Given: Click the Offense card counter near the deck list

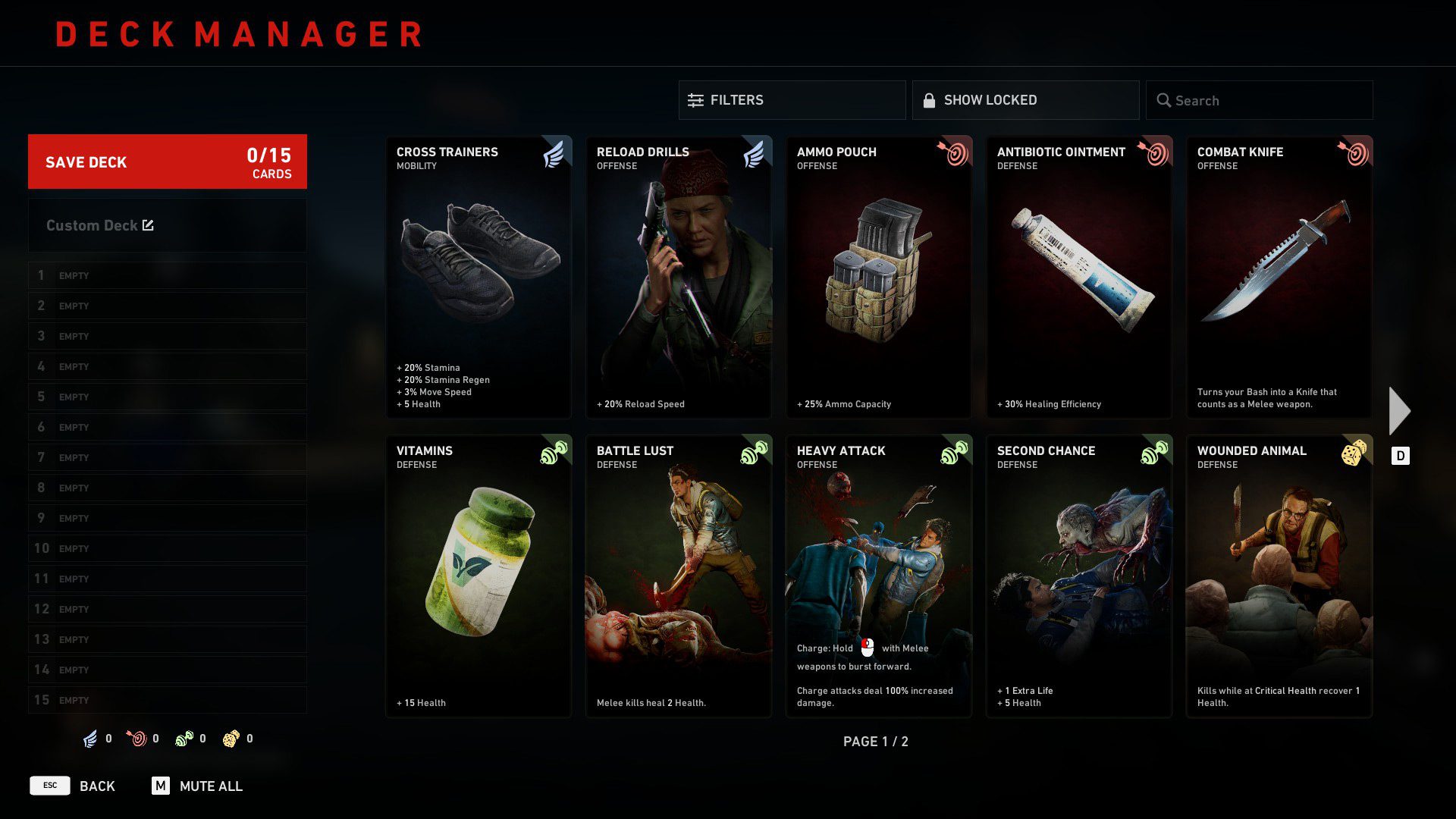Looking at the screenshot, I should point(138,738).
